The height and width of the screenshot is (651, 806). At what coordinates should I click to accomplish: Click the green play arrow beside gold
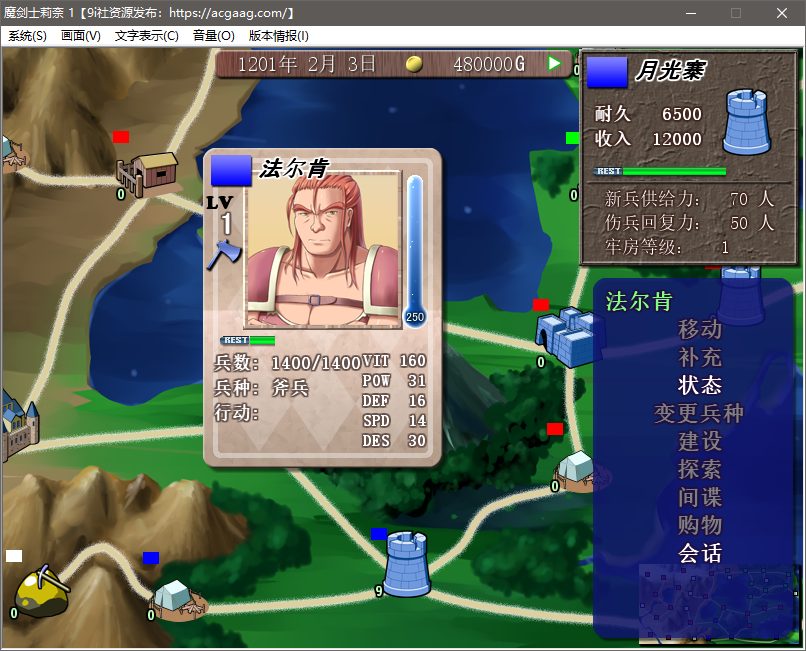(555, 64)
